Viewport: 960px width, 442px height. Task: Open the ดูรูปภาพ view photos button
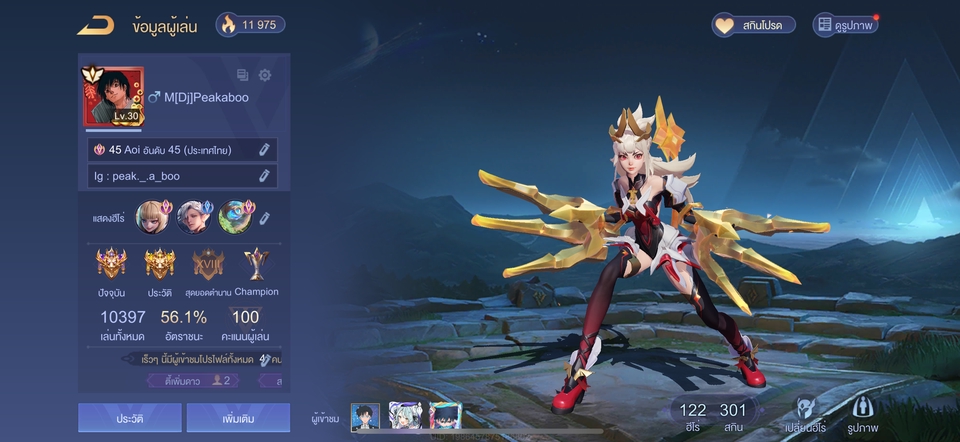845,25
